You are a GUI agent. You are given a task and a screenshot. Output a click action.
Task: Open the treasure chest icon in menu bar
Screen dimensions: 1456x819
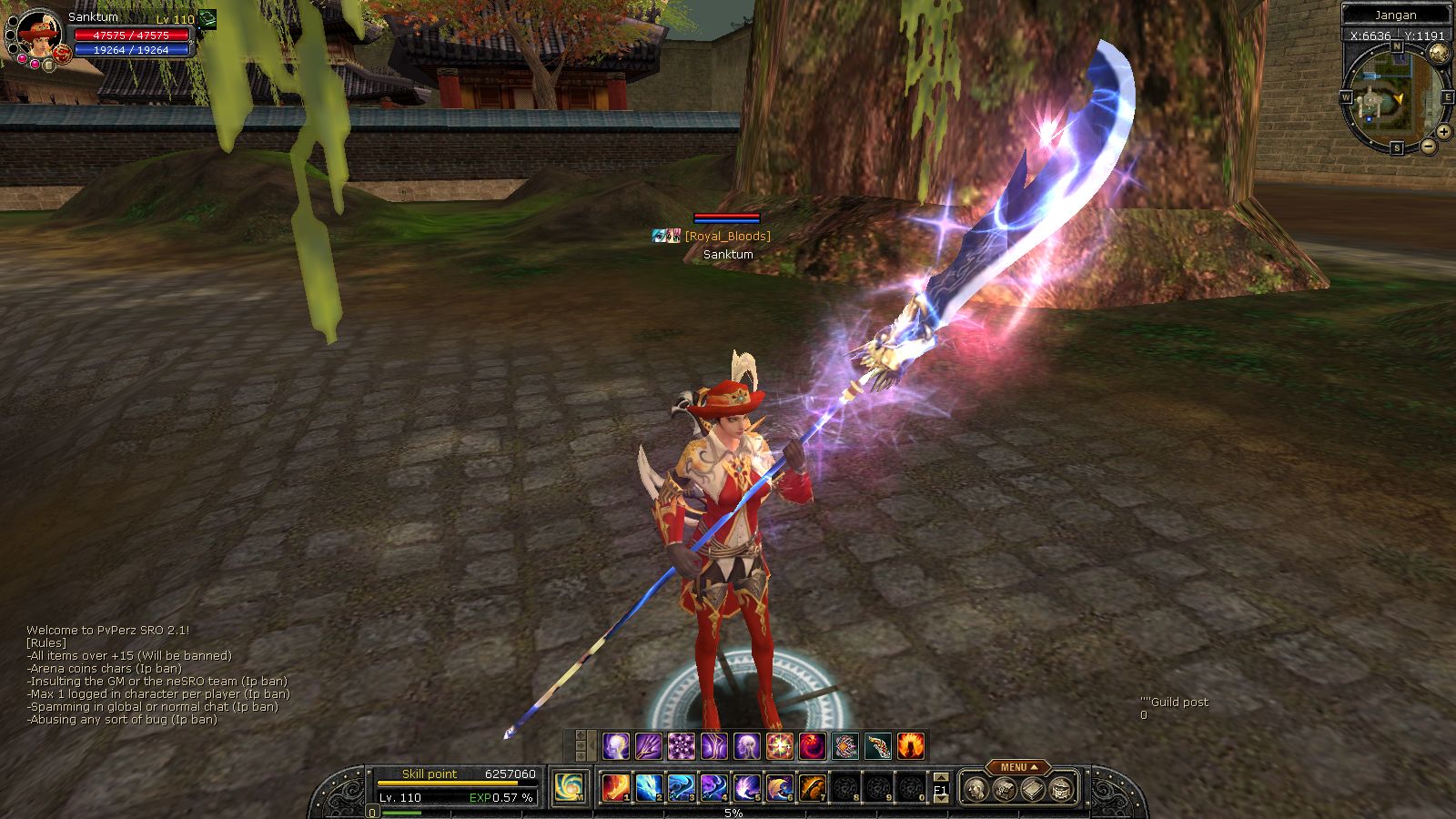(1060, 789)
